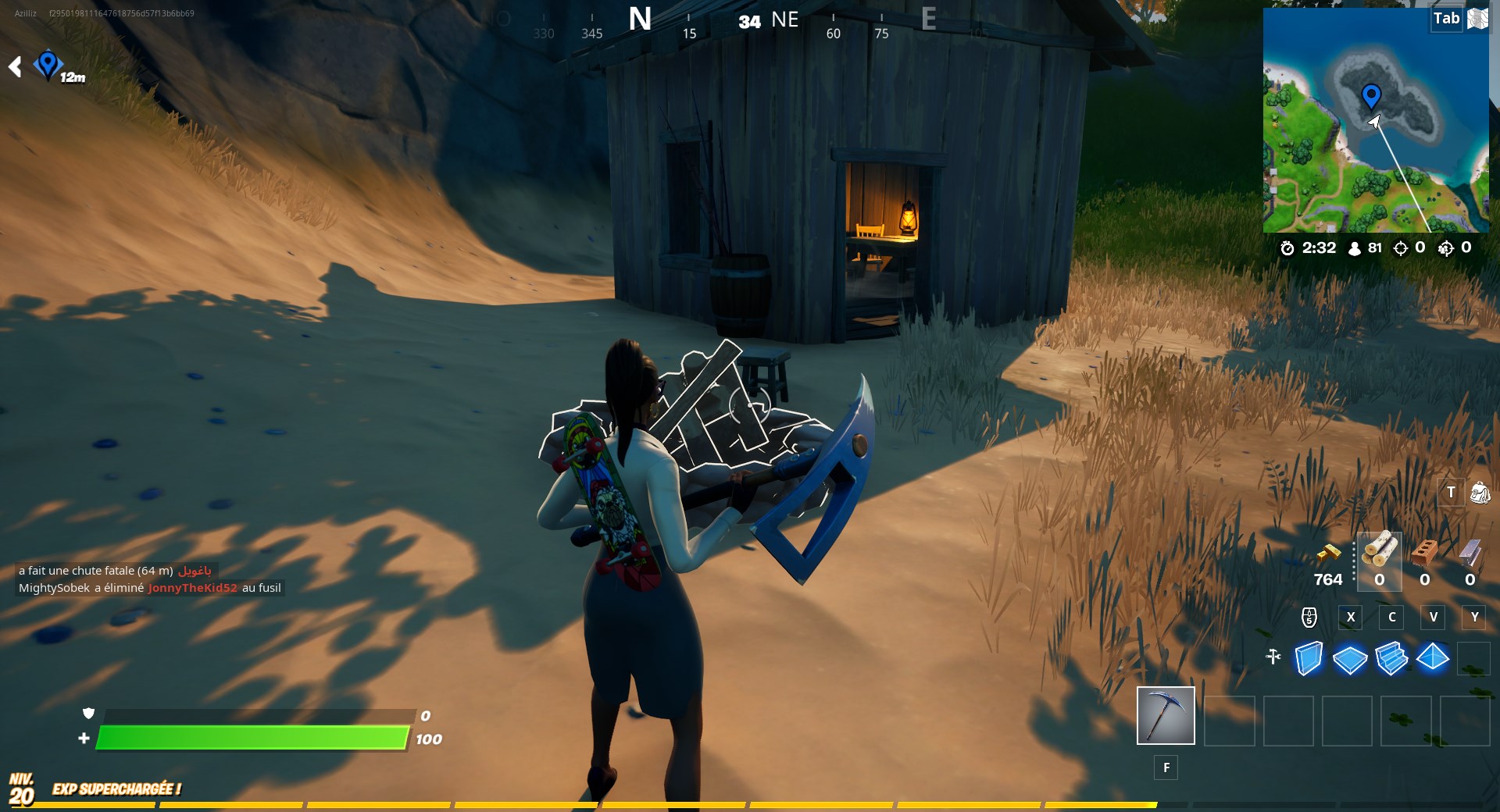Click the match timer stopwatch icon

tap(1289, 248)
